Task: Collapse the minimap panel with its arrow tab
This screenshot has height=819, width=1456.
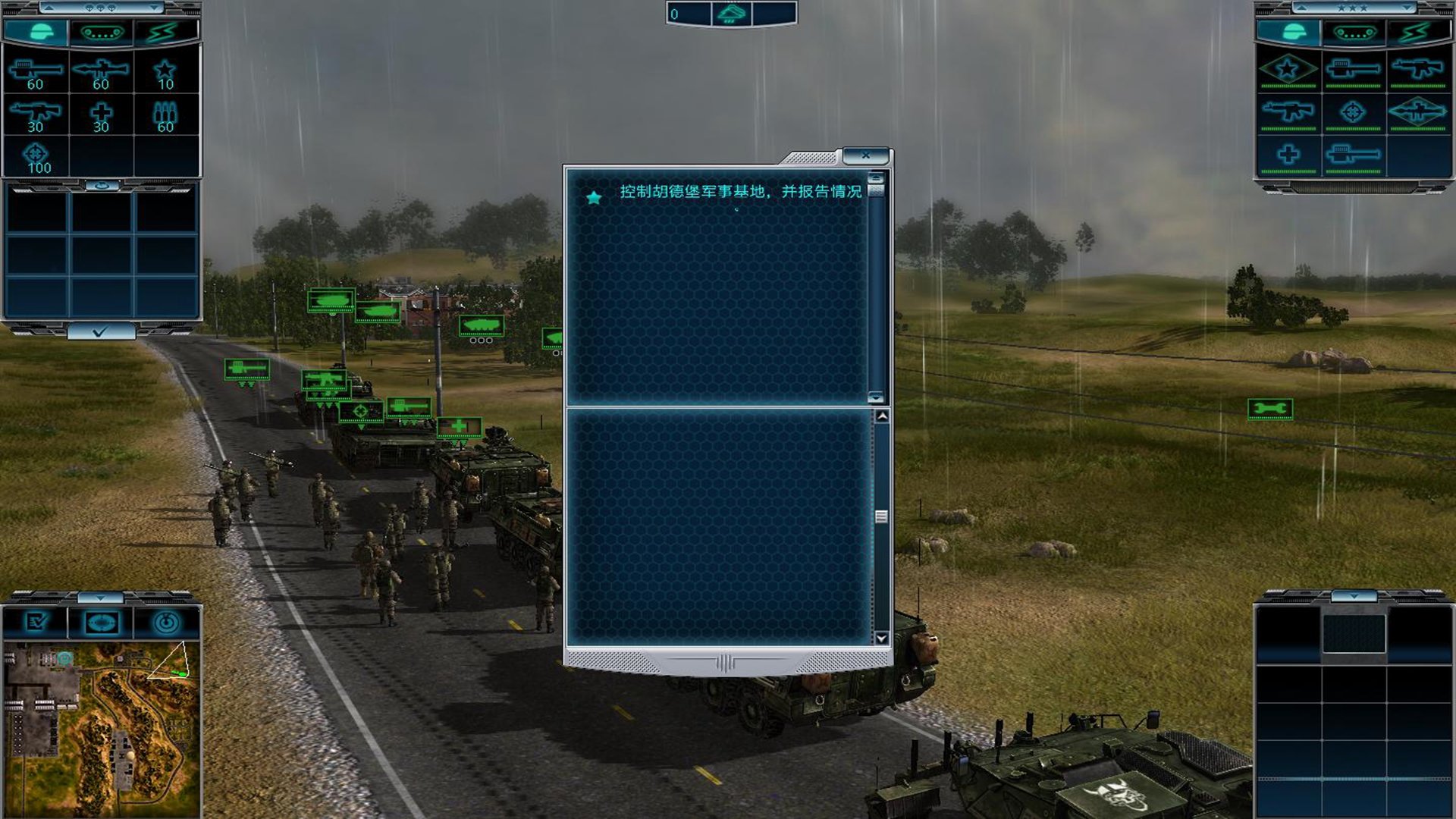Action: point(101,598)
